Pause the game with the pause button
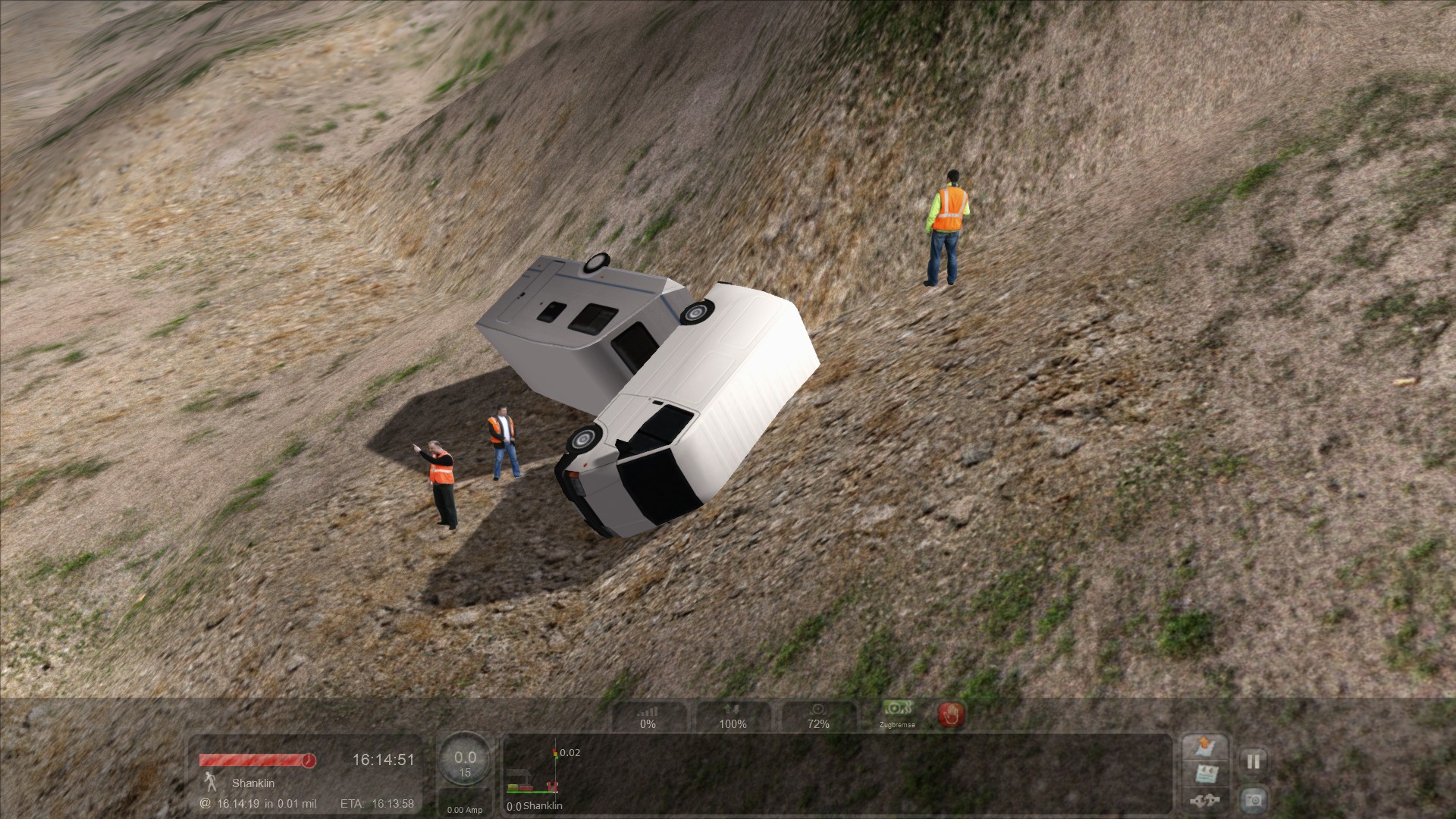This screenshot has height=819, width=1456. click(1253, 761)
